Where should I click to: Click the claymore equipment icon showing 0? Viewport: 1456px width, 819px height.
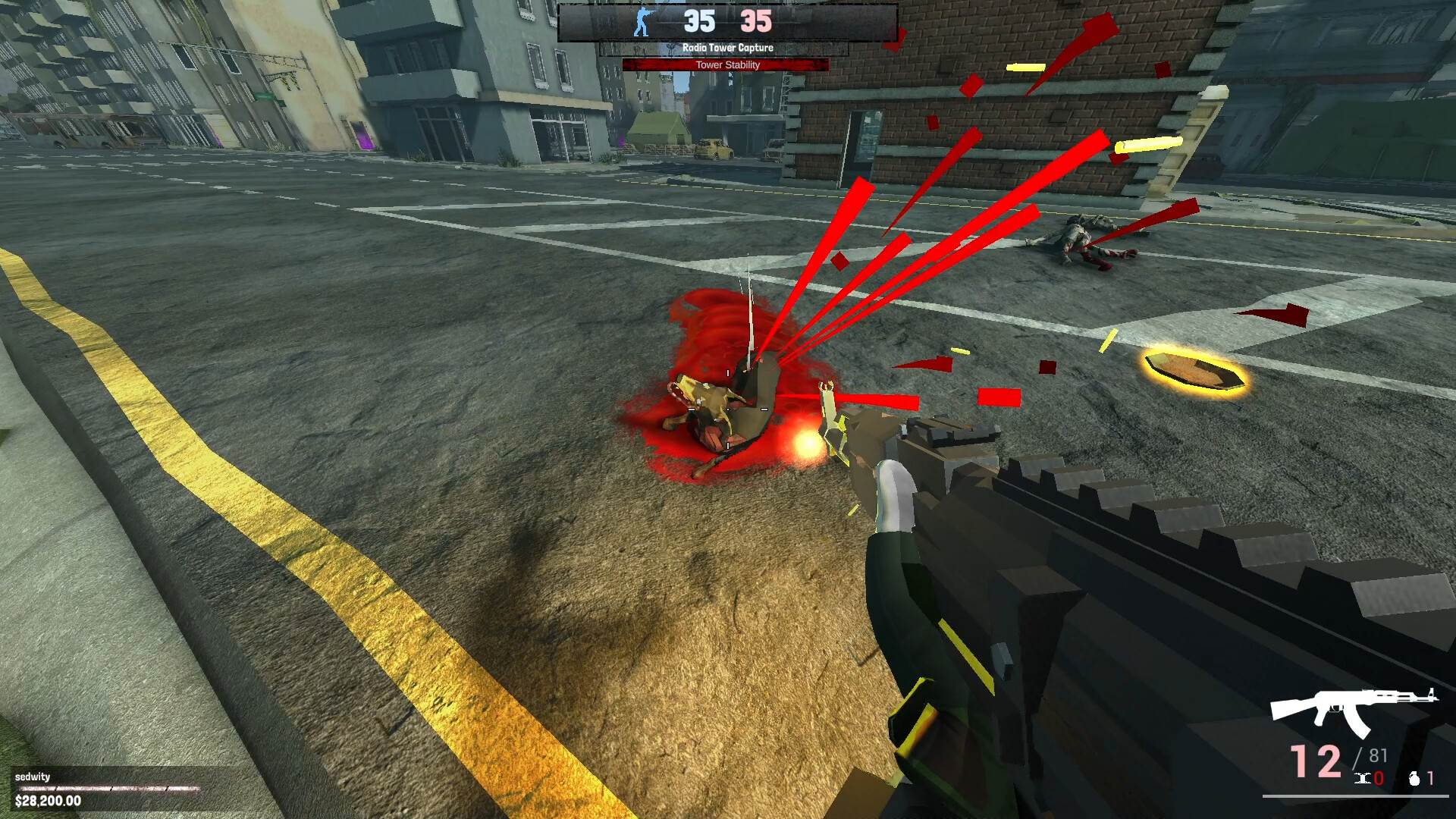[1363, 779]
